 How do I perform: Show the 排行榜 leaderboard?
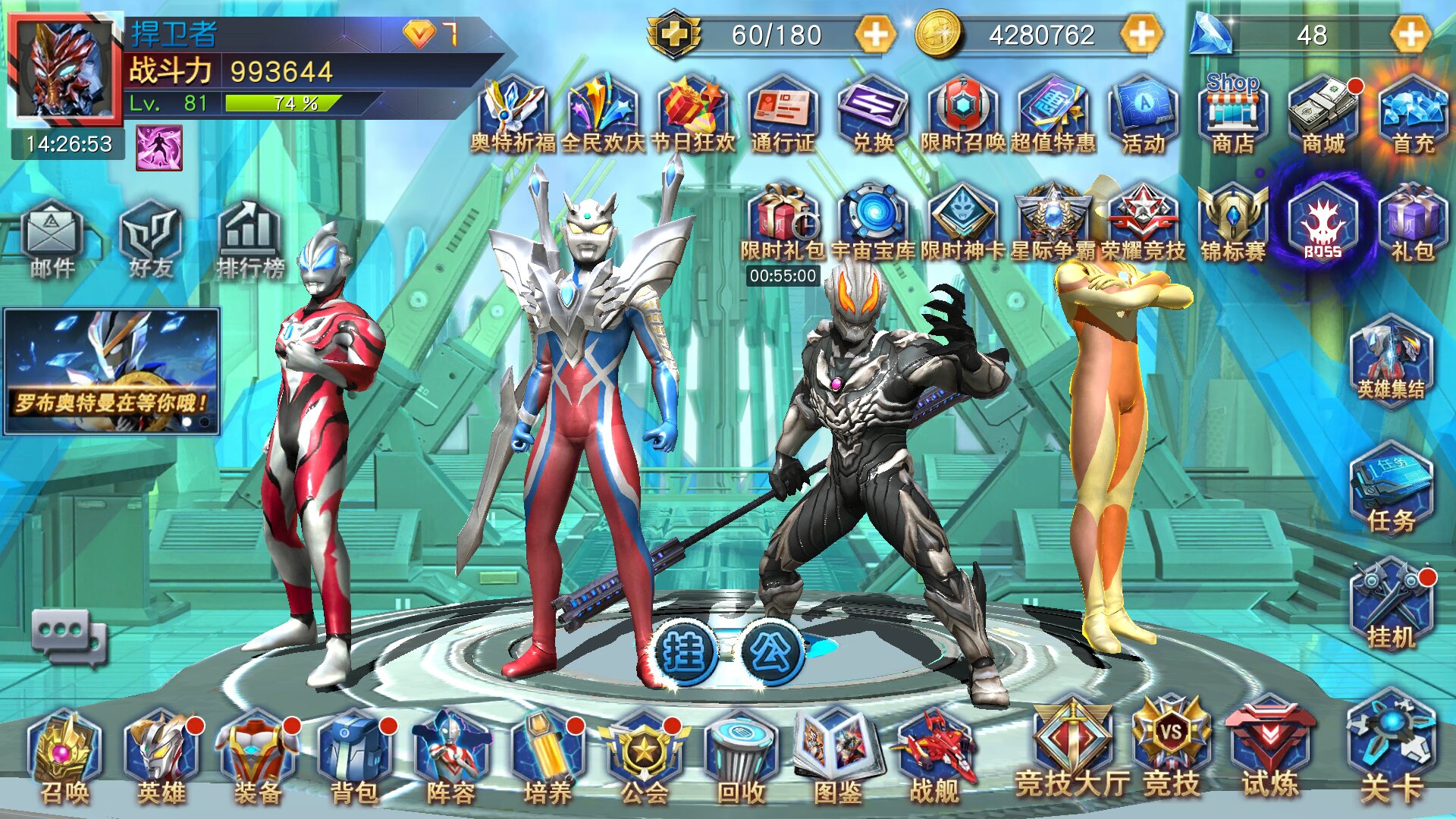pyautogui.click(x=249, y=239)
